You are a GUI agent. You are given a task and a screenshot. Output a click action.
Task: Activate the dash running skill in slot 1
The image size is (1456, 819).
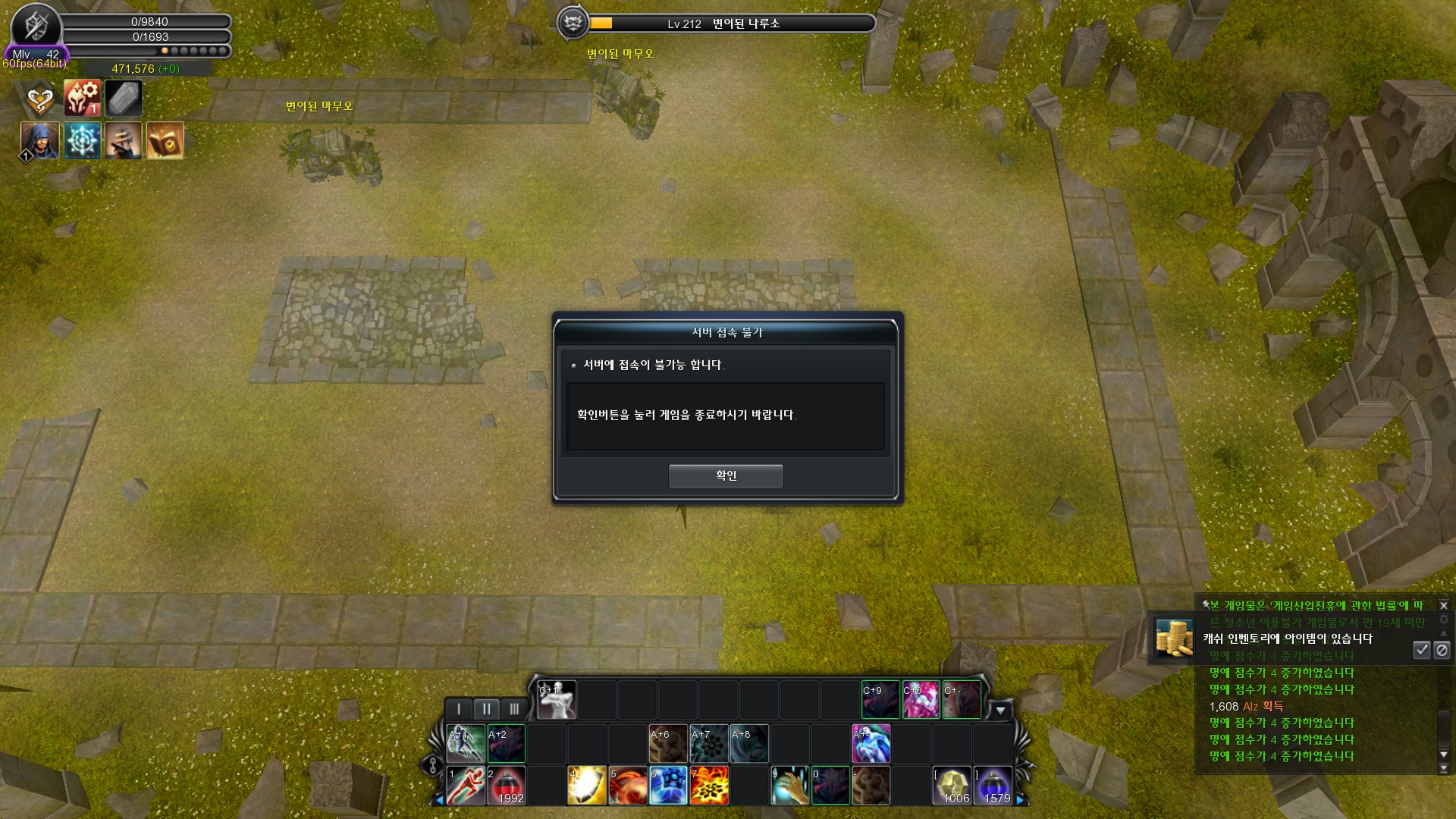[x=466, y=785]
